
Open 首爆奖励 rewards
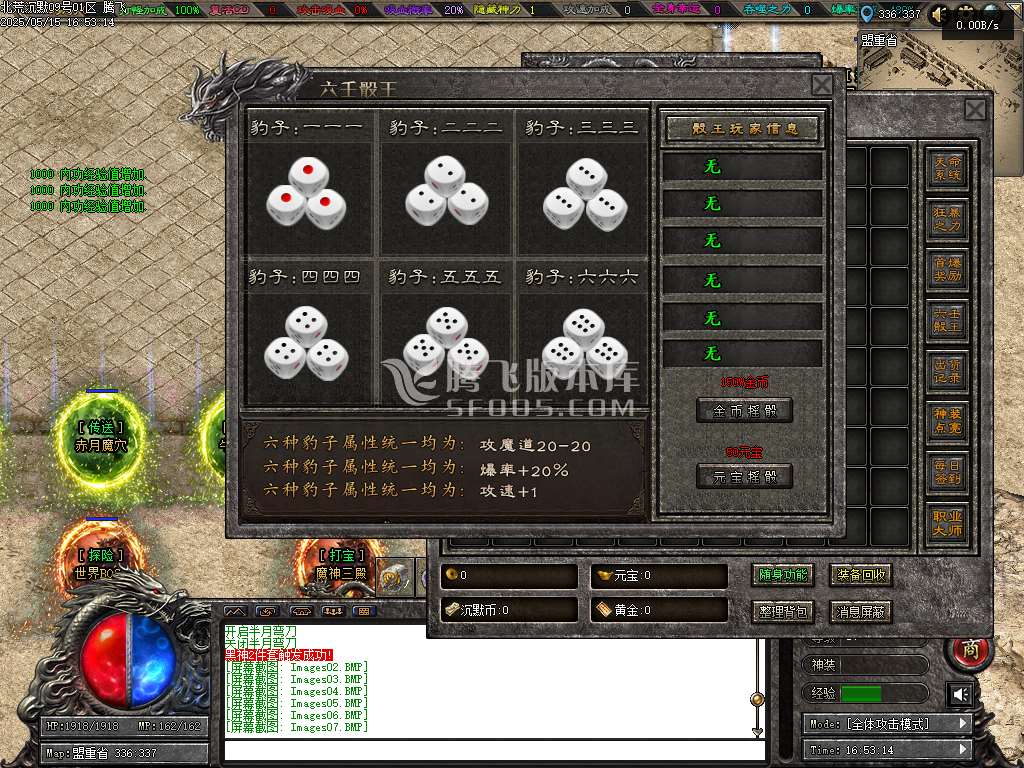point(947,270)
